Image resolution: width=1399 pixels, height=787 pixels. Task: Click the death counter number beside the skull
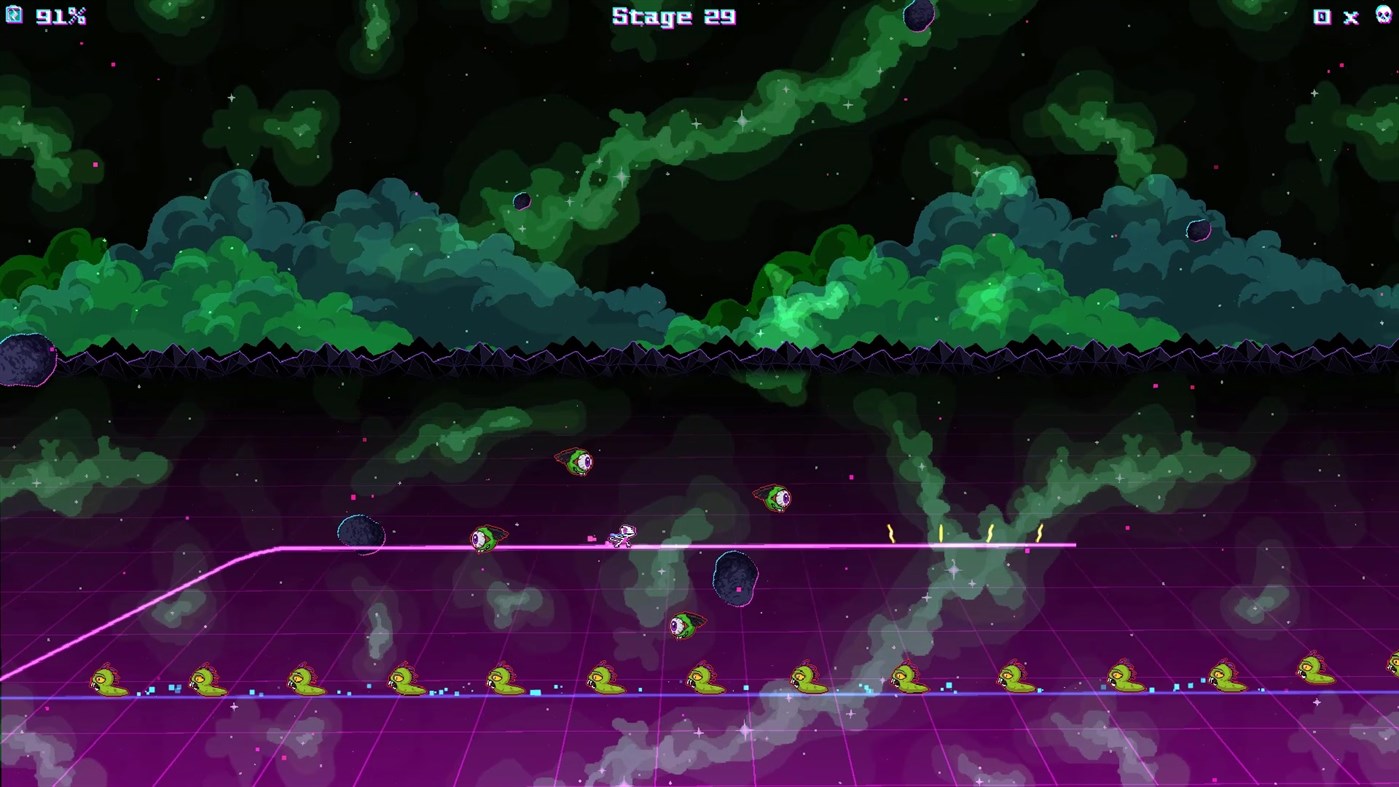pyautogui.click(x=1322, y=16)
